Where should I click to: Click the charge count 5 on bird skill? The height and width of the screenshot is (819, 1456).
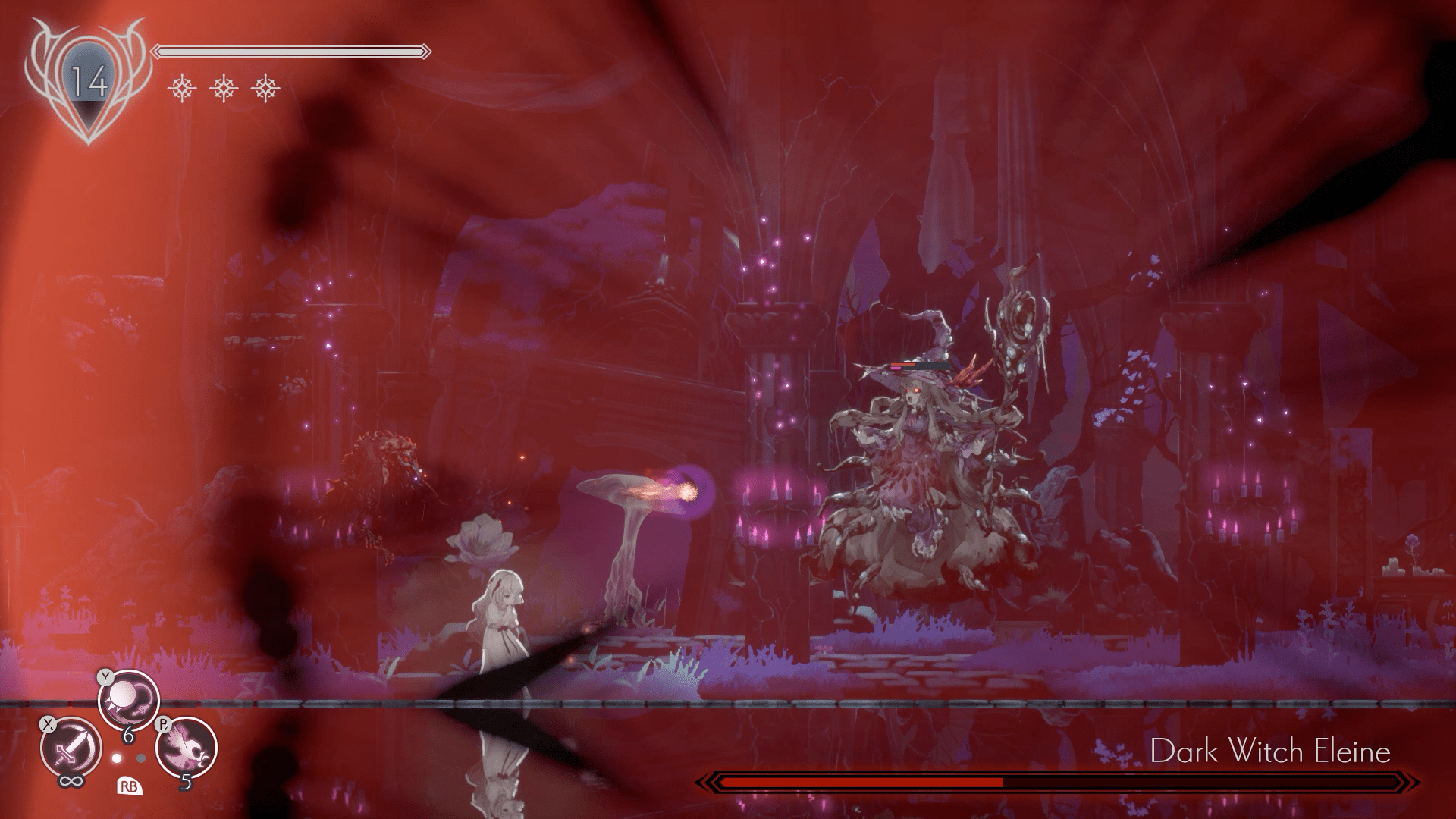(x=187, y=783)
